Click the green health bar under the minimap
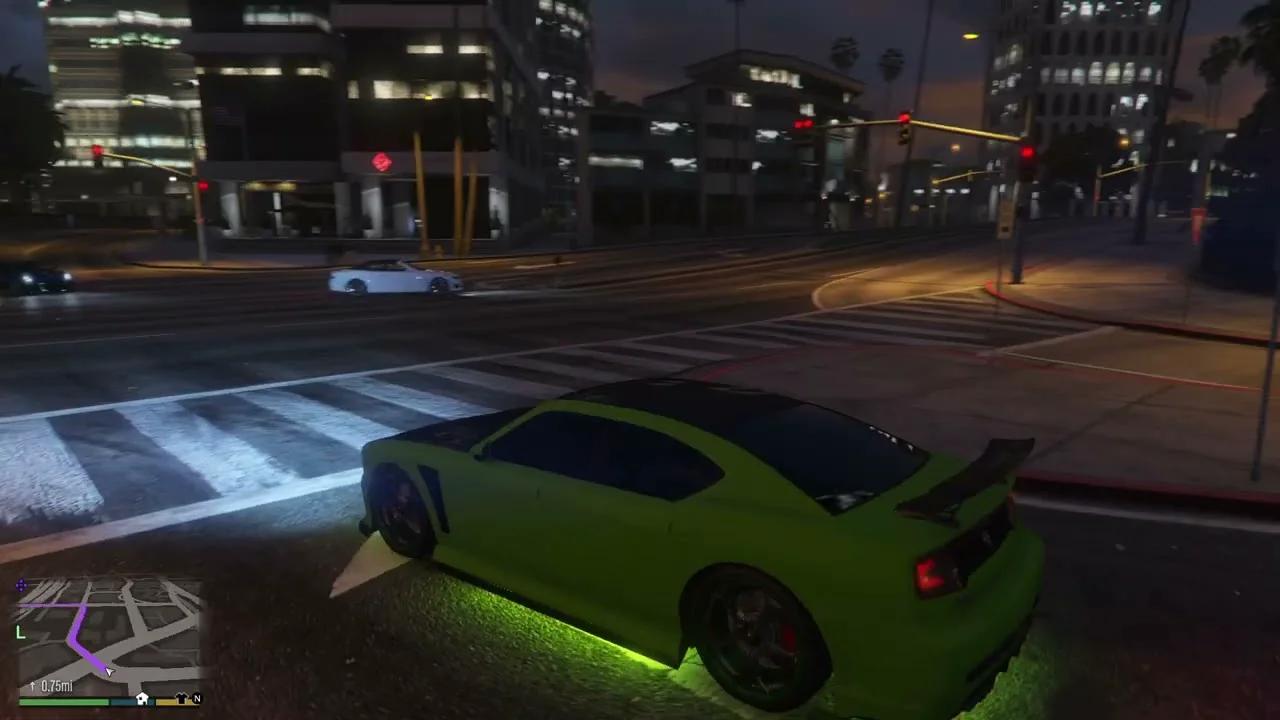 pyautogui.click(x=64, y=701)
